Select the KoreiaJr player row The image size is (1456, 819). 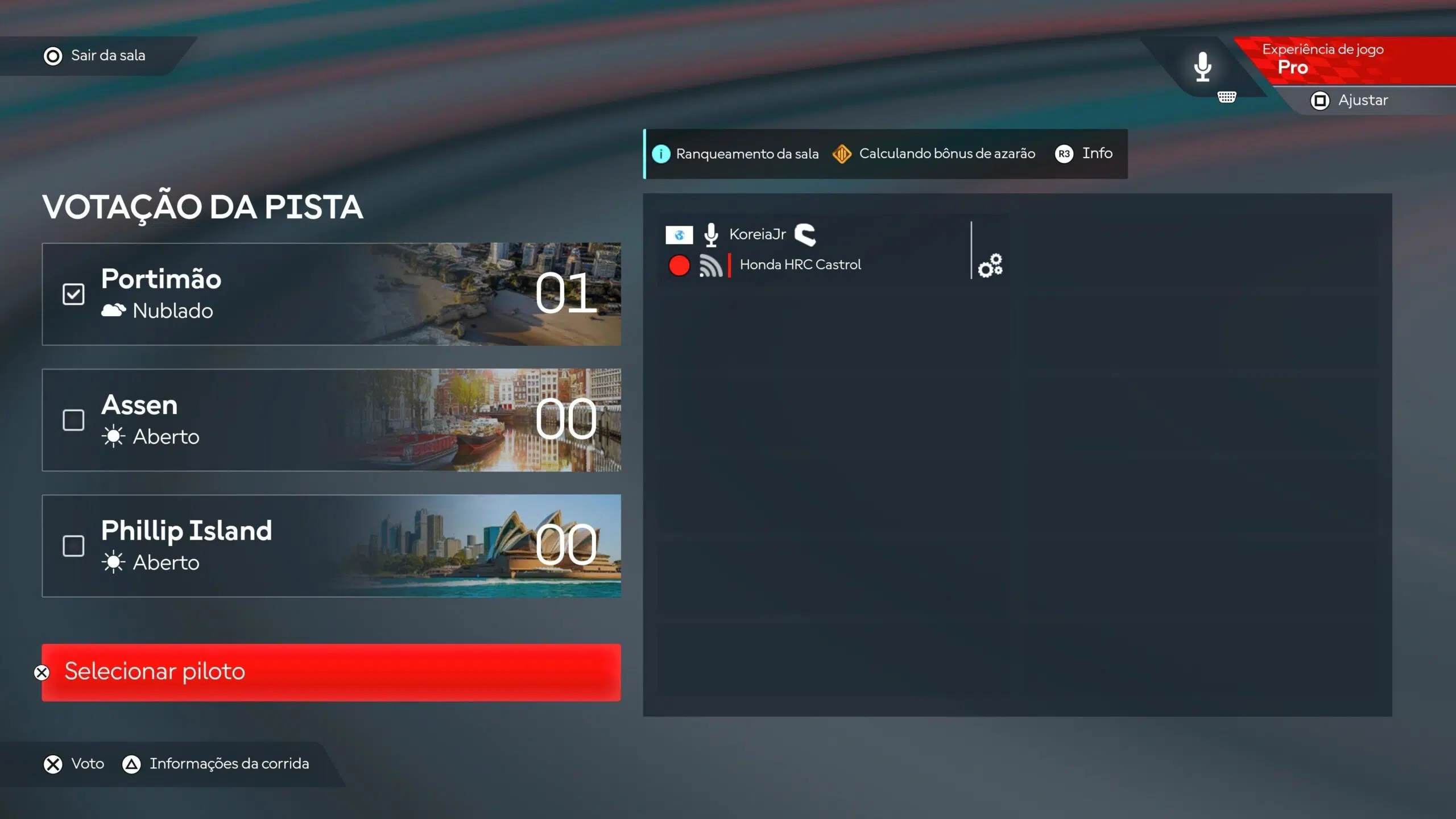point(813,249)
